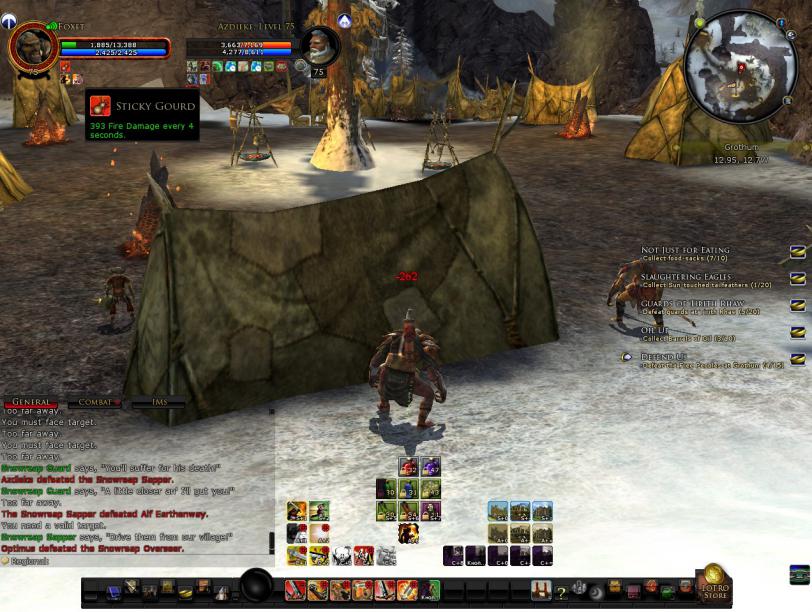The height and width of the screenshot is (612, 812).
Task: Open the IMs chat tab
Action: click(x=157, y=402)
